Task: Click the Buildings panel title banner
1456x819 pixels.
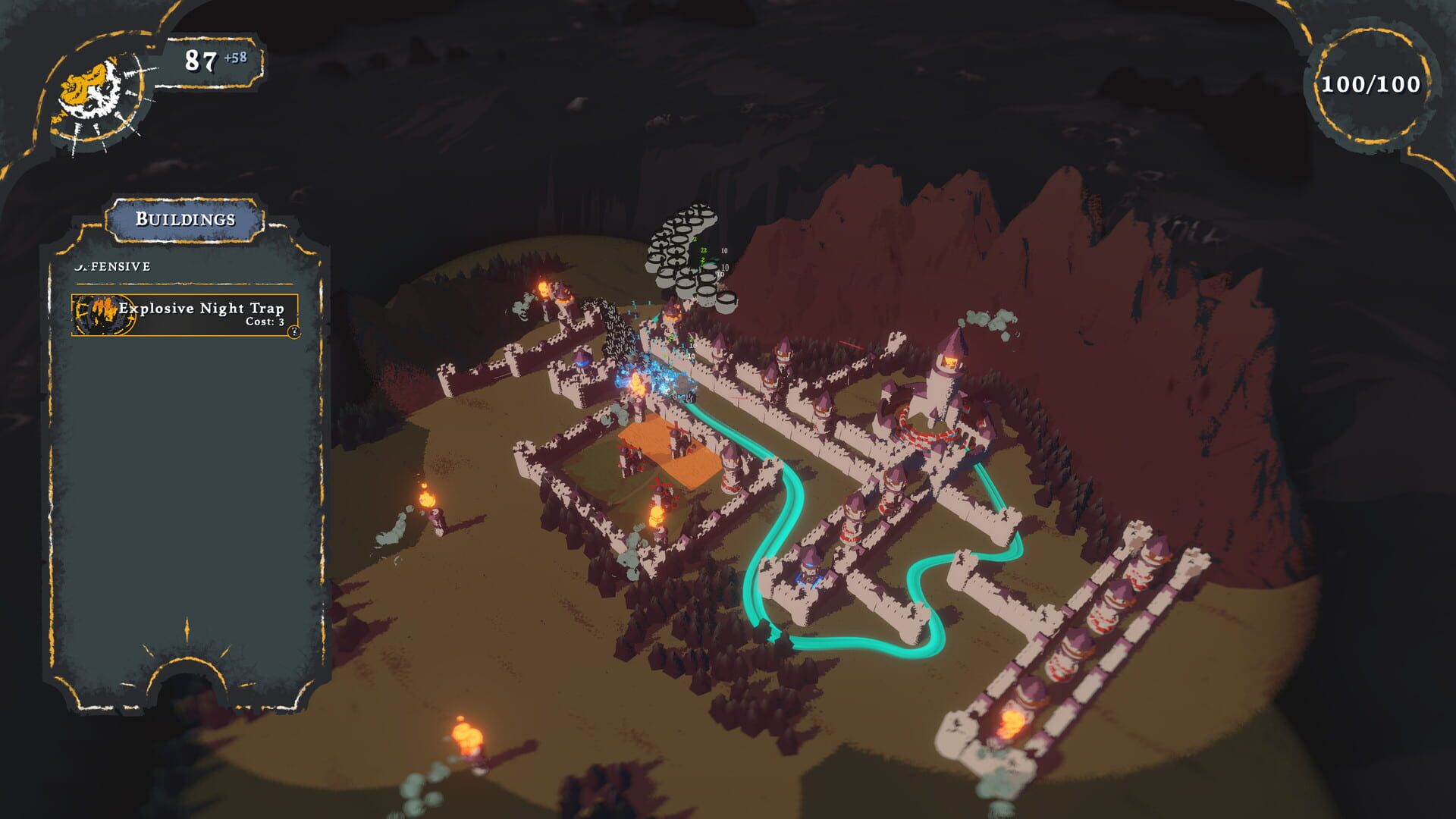Action: (185, 220)
